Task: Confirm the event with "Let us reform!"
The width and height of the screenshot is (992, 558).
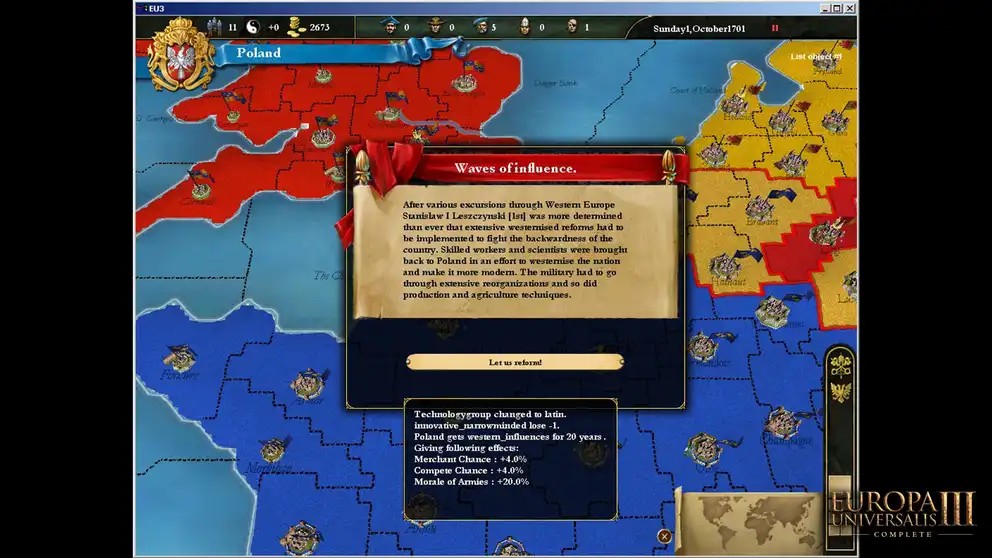Action: click(x=515, y=362)
